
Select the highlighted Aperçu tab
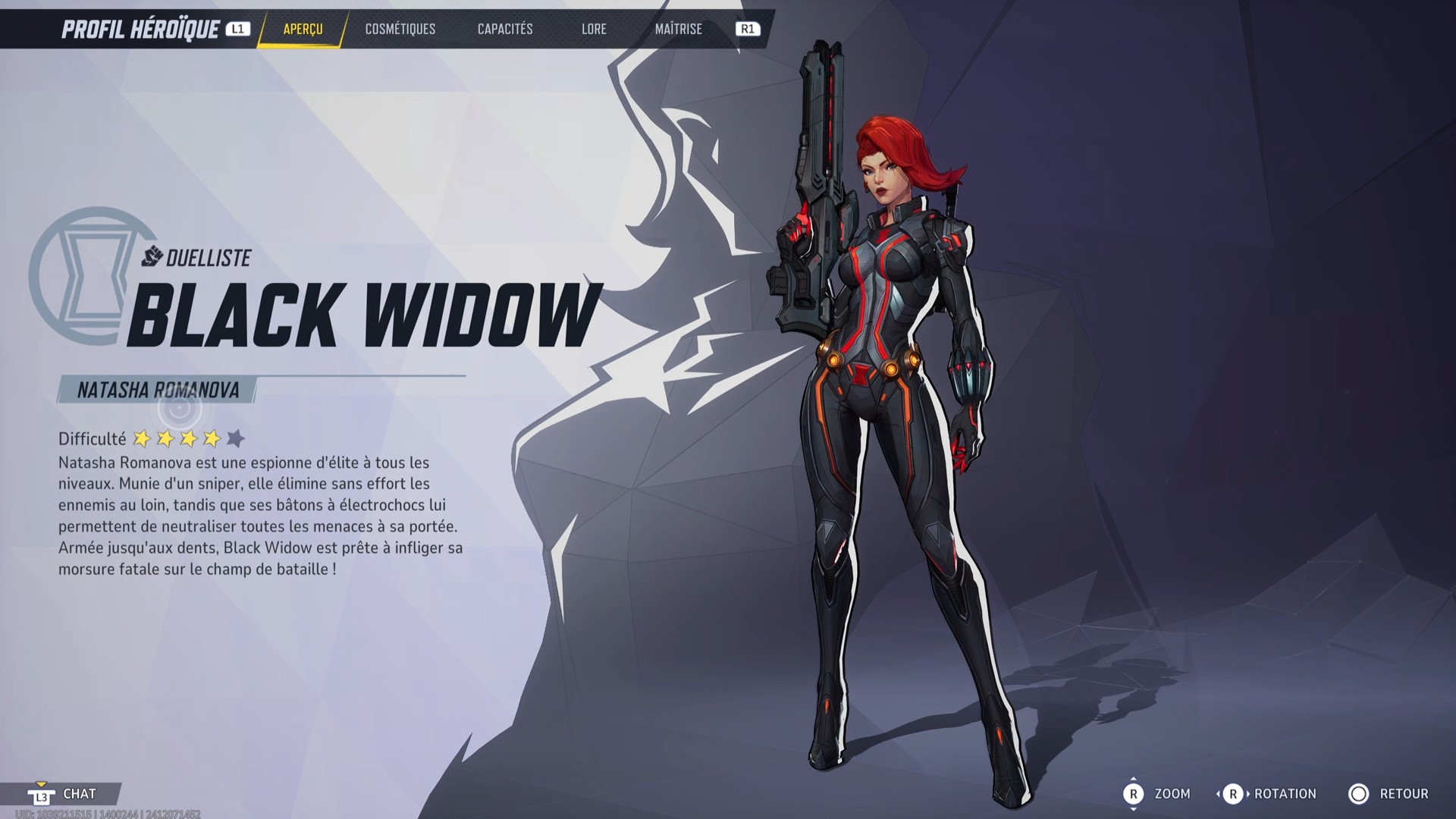302,30
